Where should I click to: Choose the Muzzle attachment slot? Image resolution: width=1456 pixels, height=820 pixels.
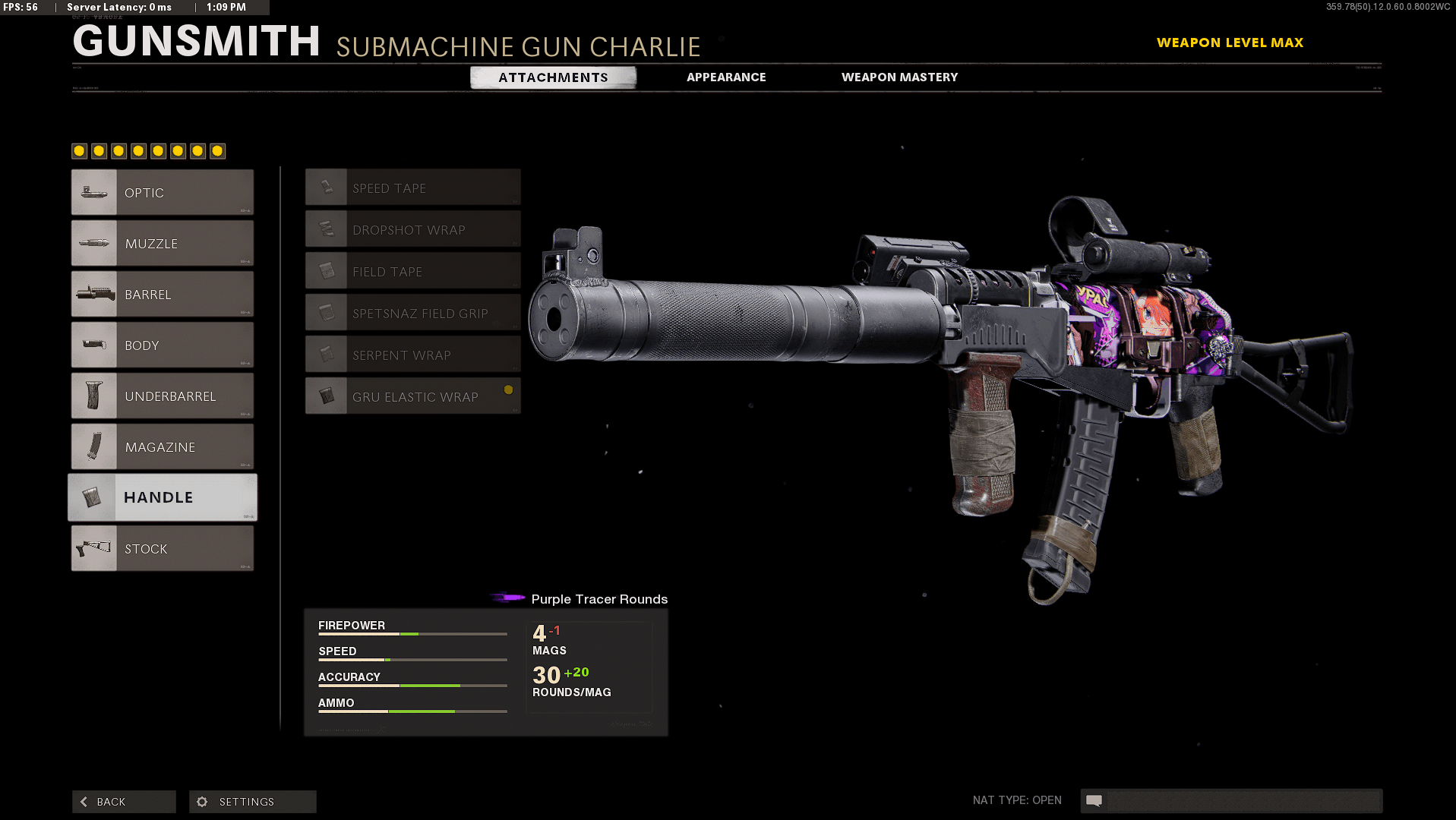click(163, 244)
